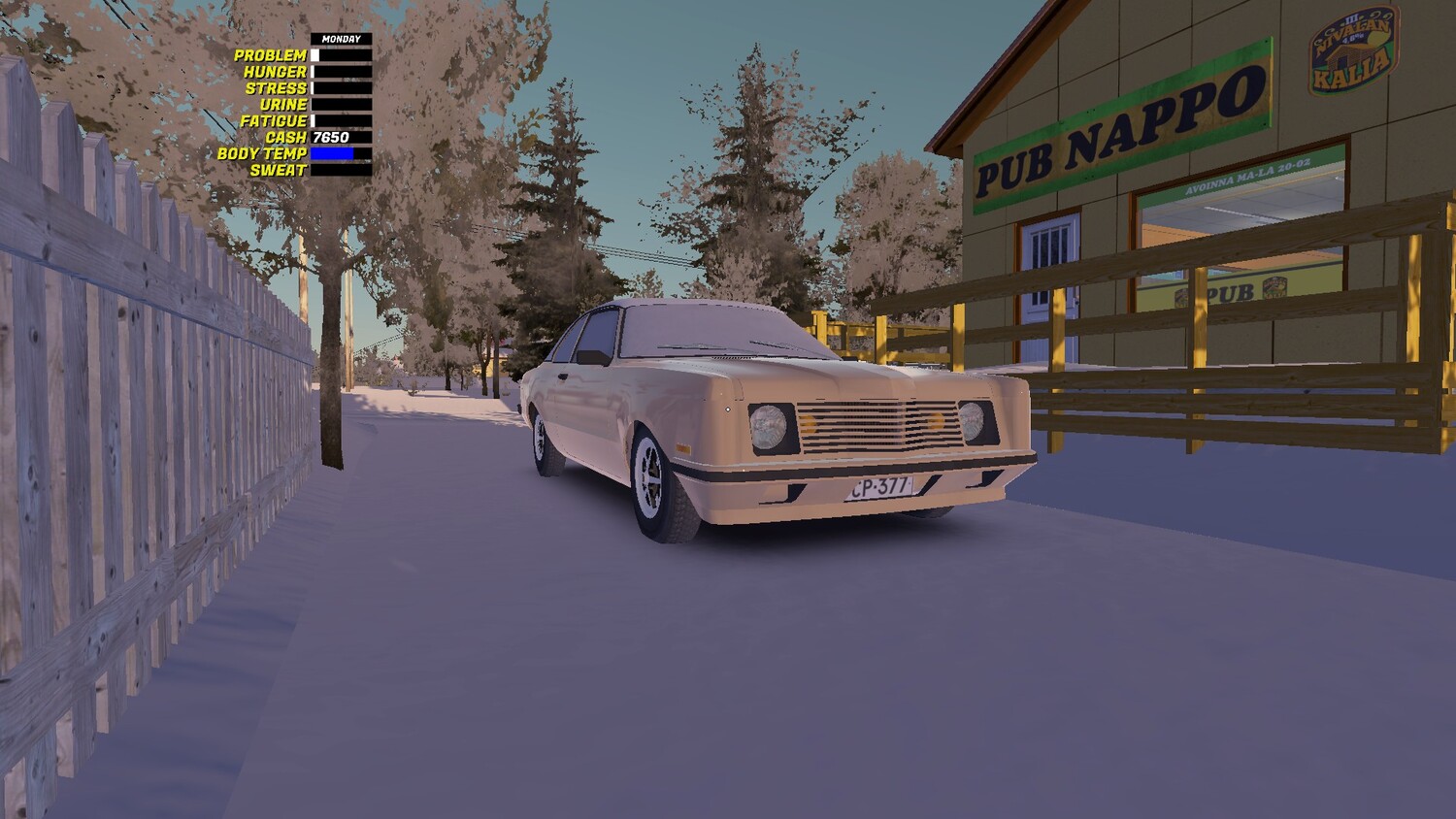
Task: Expand the MONDAY day header
Action: pyautogui.click(x=340, y=38)
